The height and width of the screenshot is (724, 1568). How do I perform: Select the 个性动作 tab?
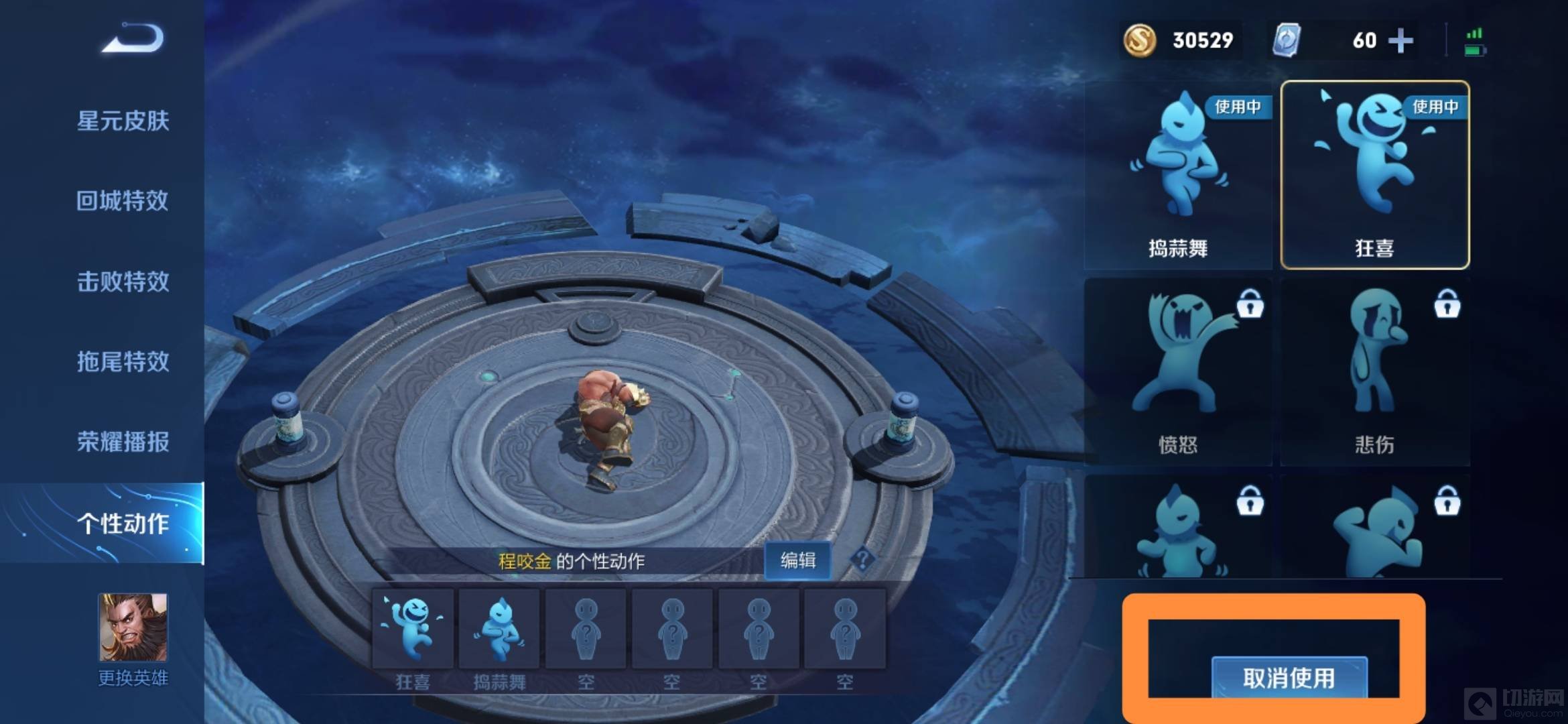123,524
